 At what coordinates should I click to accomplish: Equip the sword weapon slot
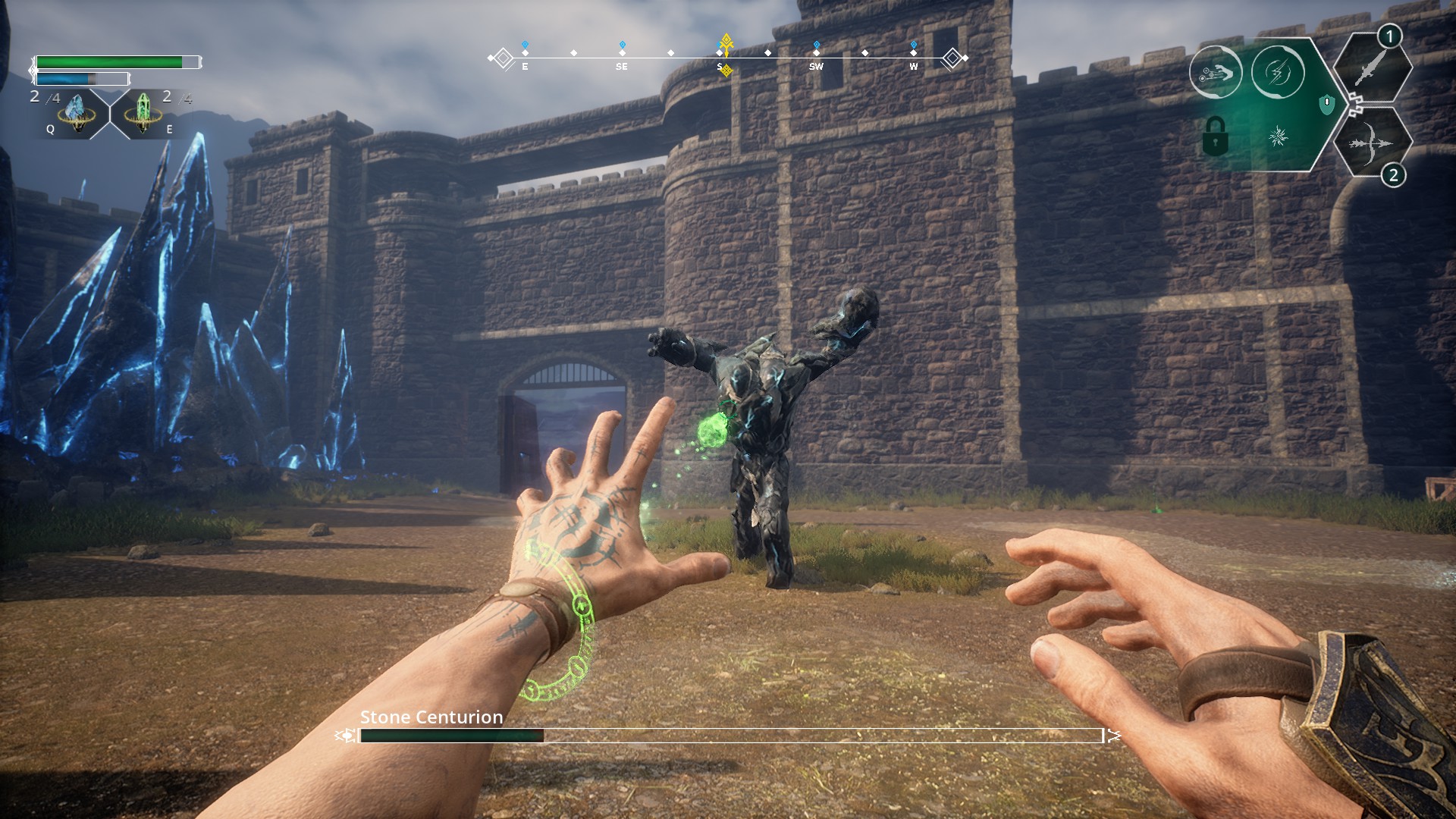coord(1373,70)
